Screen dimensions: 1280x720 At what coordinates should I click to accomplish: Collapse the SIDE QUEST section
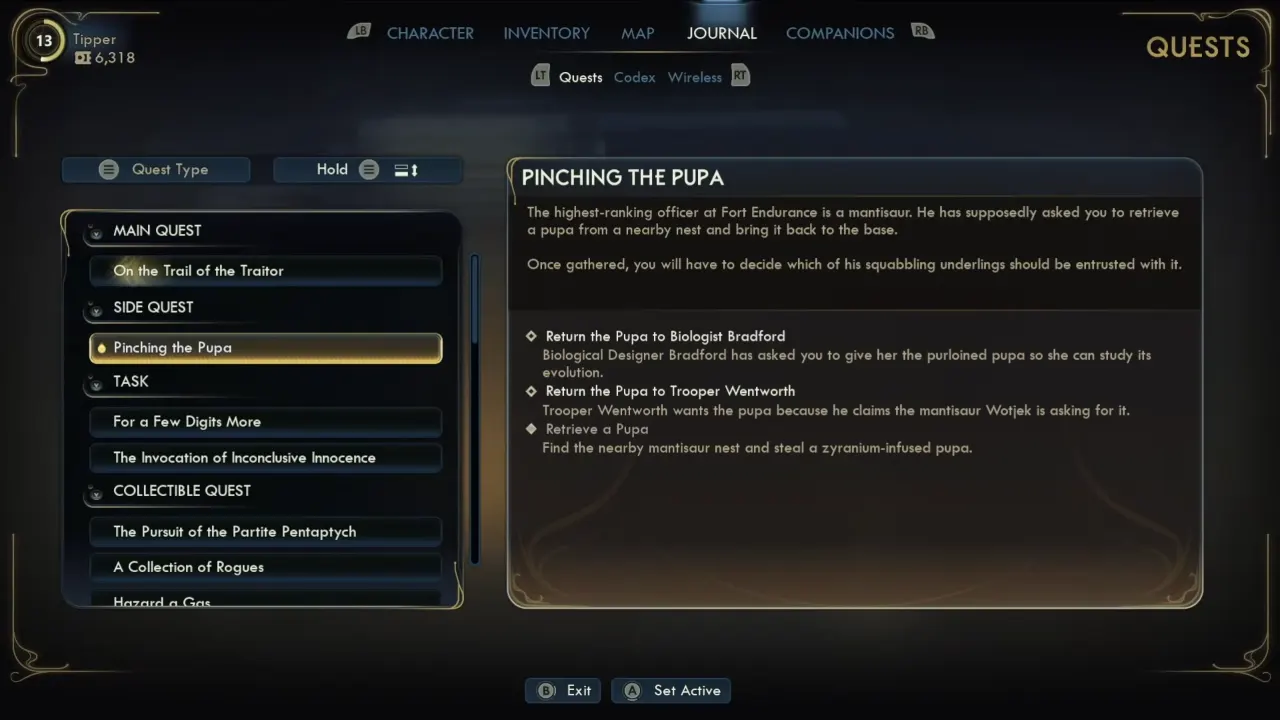click(x=95, y=310)
